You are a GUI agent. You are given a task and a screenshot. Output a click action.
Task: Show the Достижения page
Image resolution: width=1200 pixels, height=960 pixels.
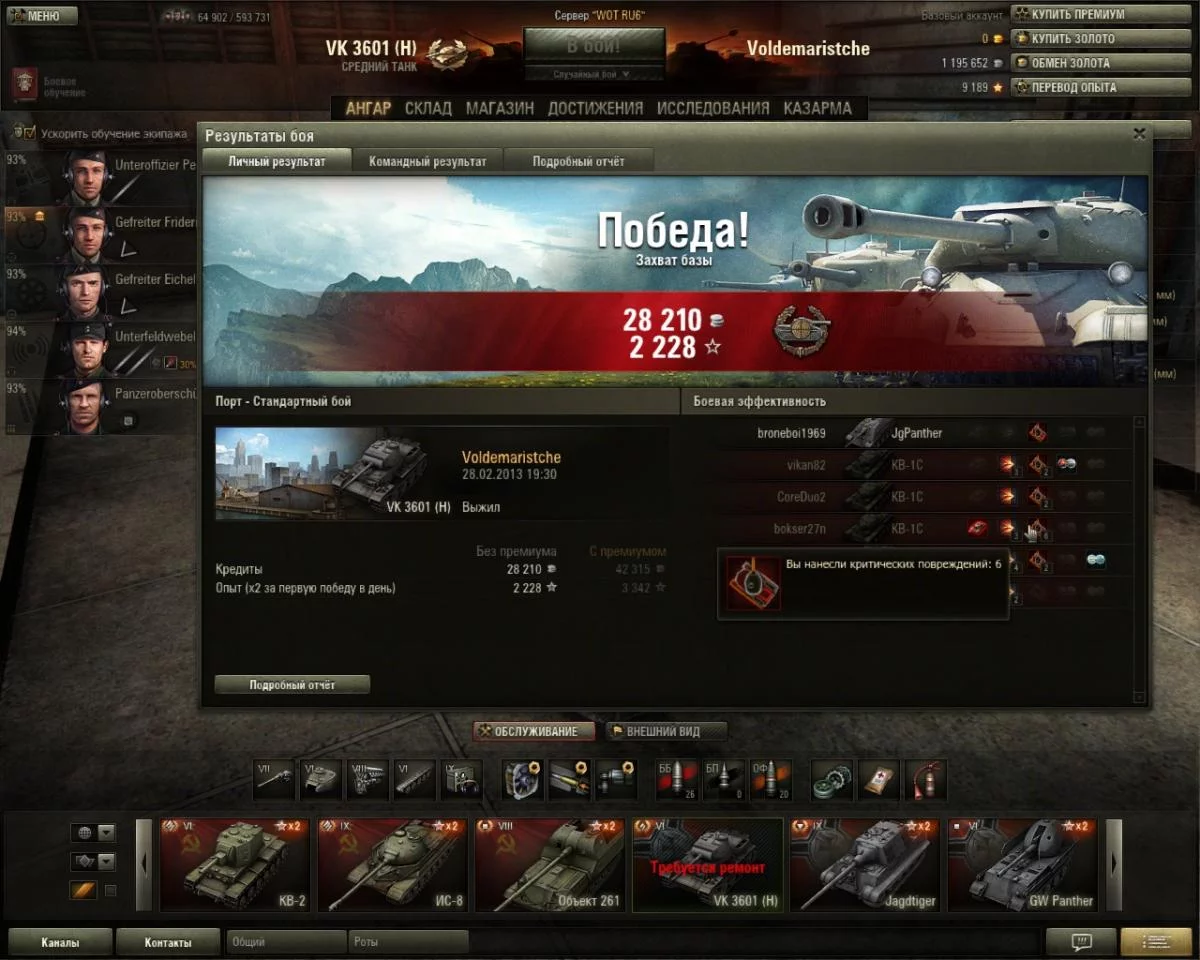click(x=595, y=108)
